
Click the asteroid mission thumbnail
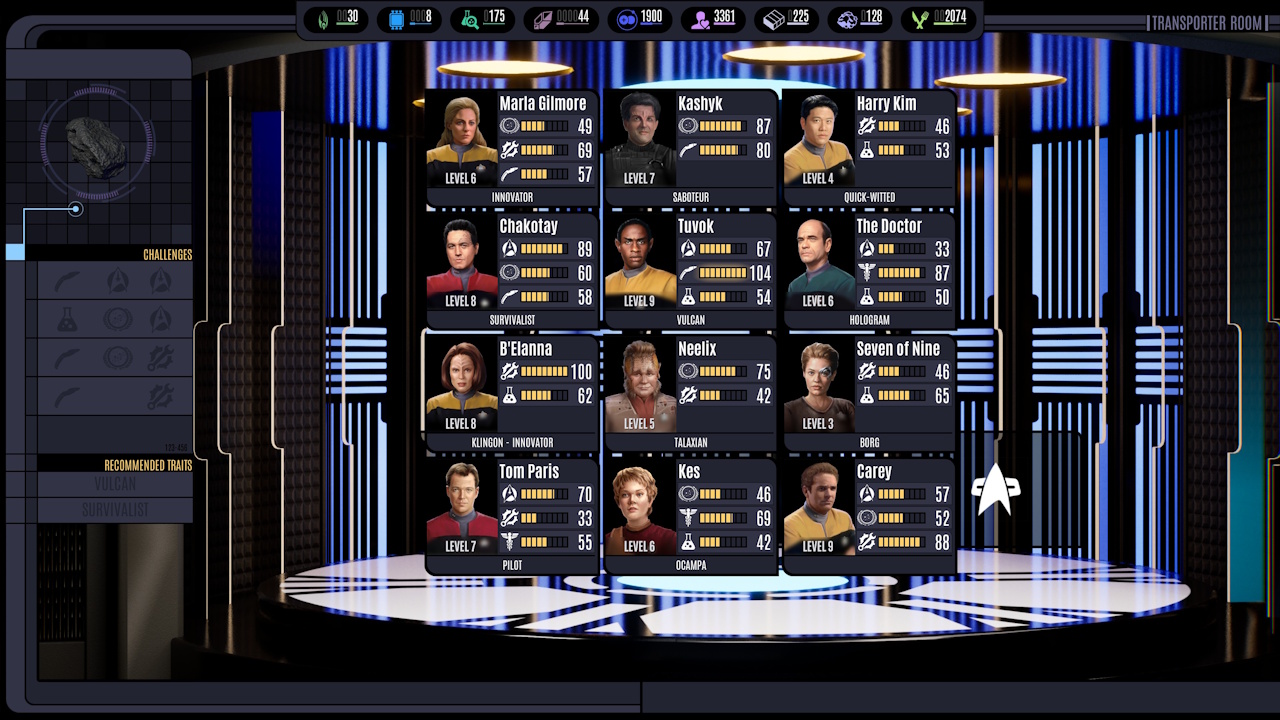(x=97, y=147)
